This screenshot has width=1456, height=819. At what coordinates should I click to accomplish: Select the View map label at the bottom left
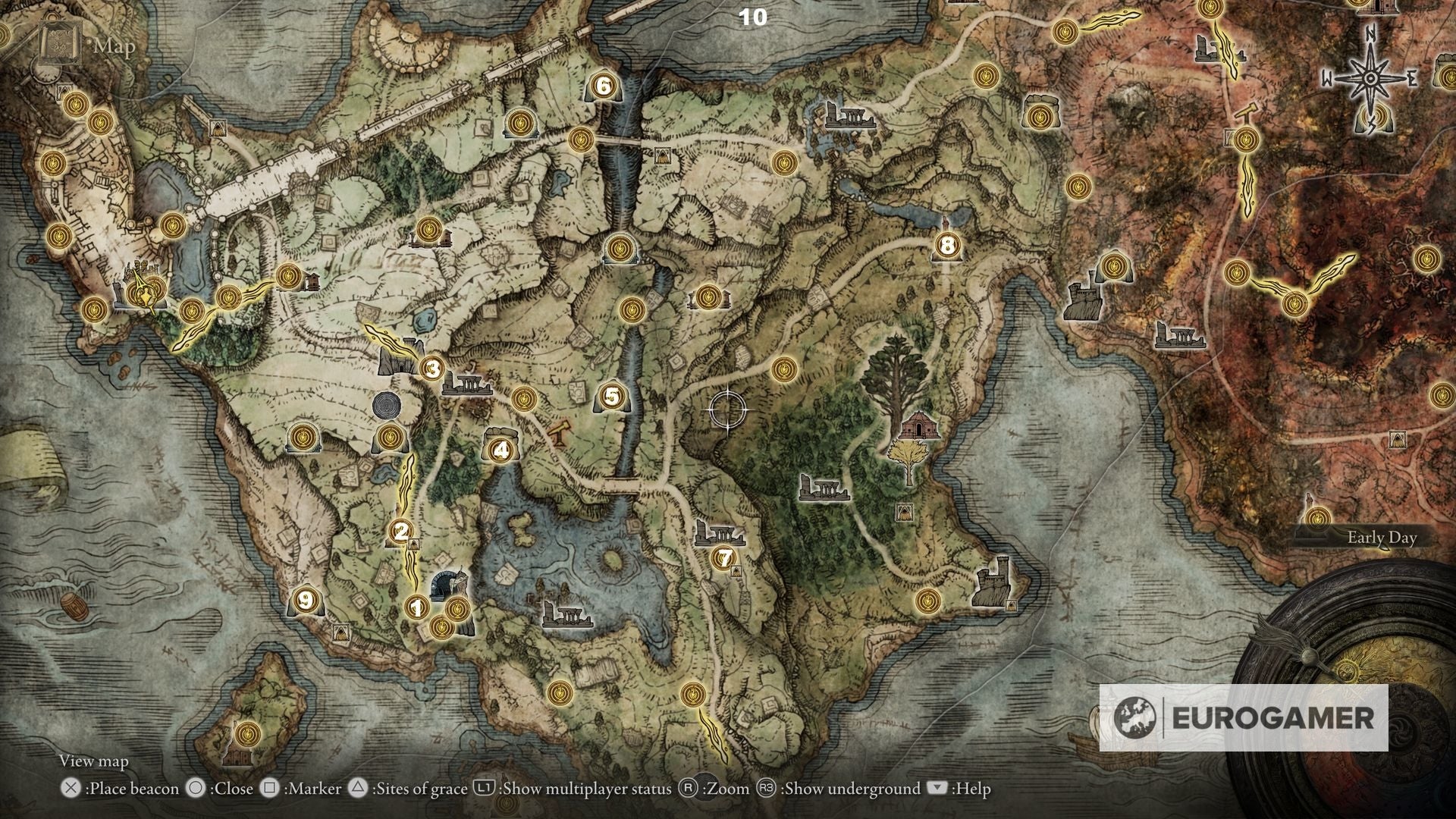93,761
